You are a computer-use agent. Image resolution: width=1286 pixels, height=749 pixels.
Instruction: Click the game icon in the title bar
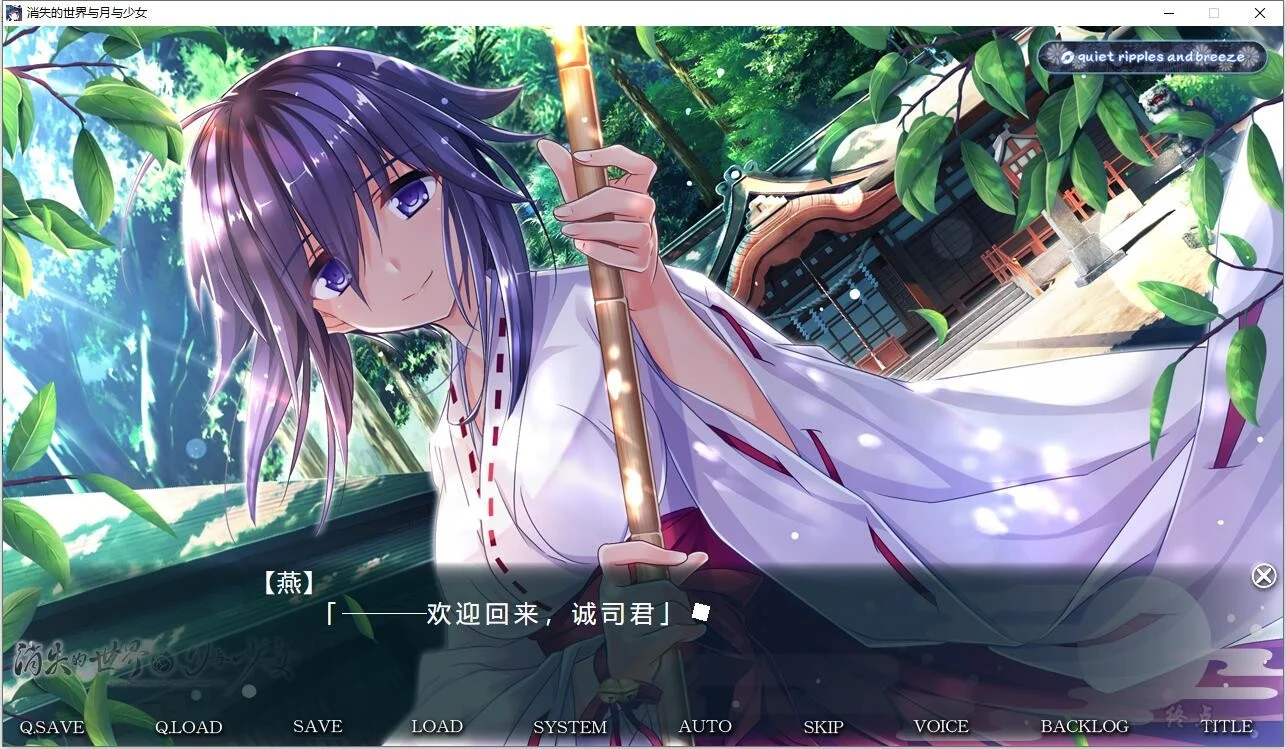(13, 12)
